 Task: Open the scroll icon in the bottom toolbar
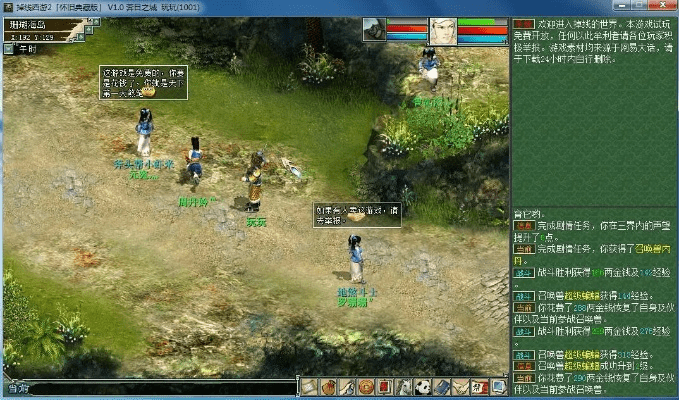[x=308, y=387]
